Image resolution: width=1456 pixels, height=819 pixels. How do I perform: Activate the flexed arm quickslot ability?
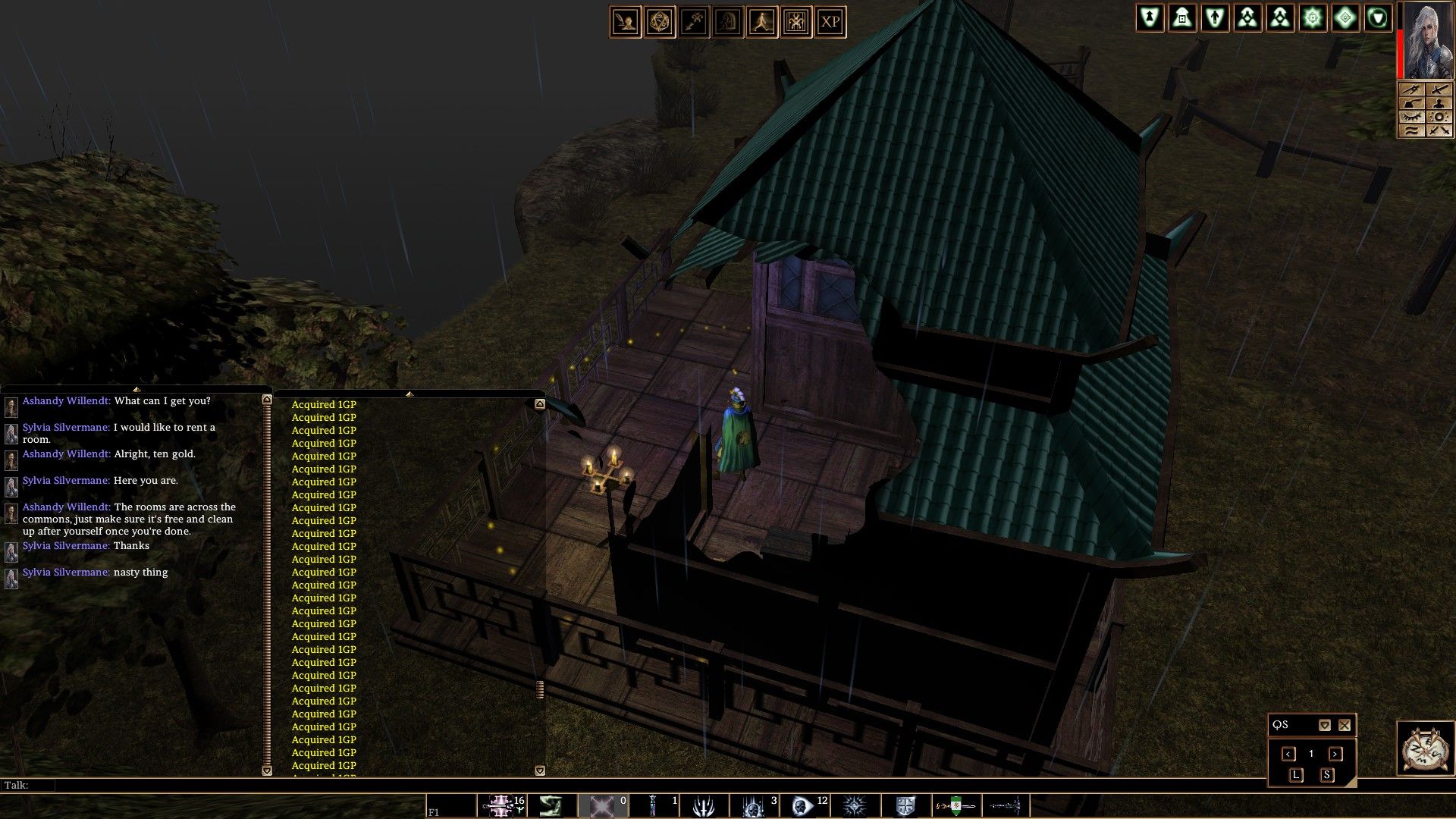click(551, 806)
